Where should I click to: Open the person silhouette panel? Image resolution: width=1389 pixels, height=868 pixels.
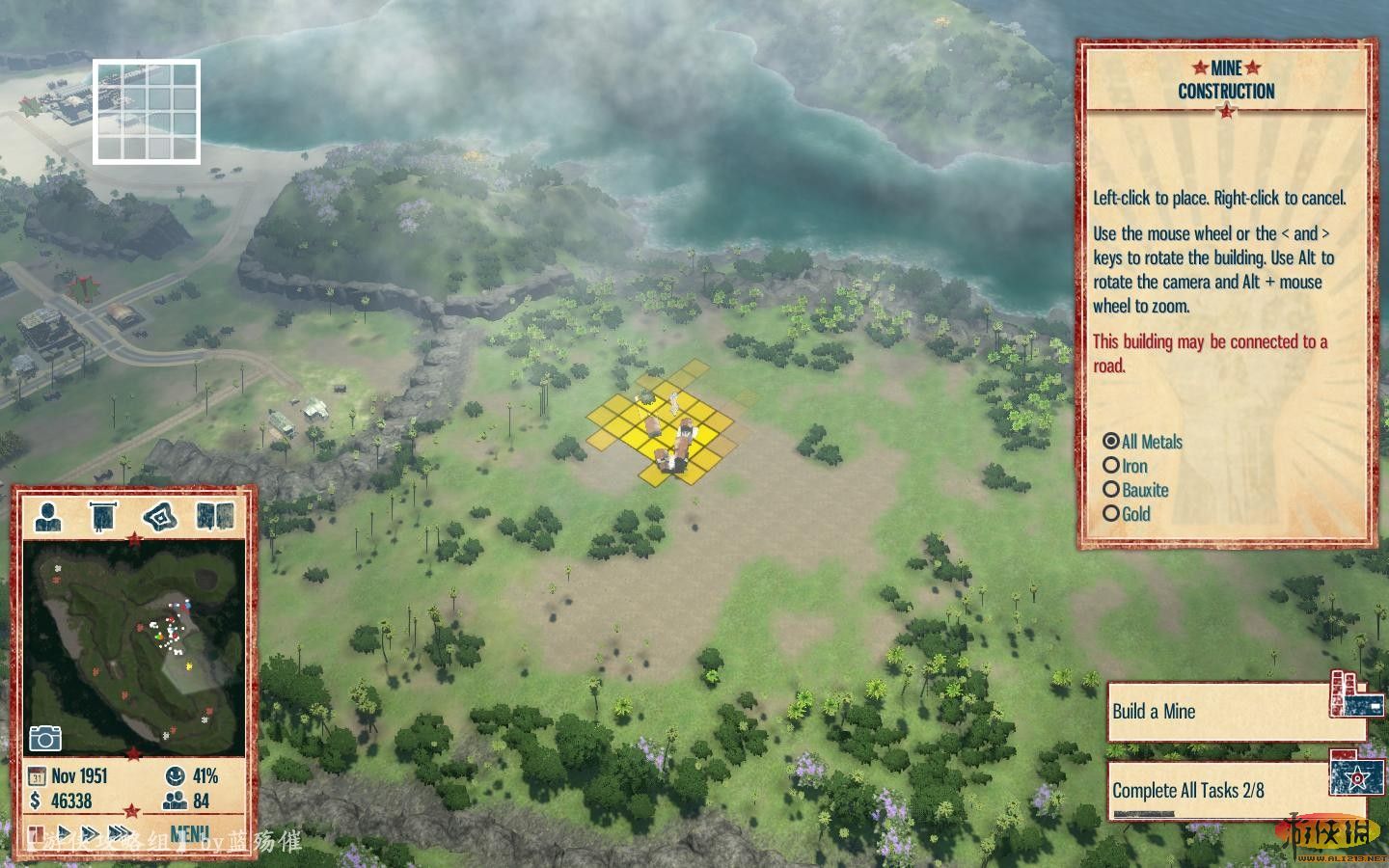tap(48, 516)
